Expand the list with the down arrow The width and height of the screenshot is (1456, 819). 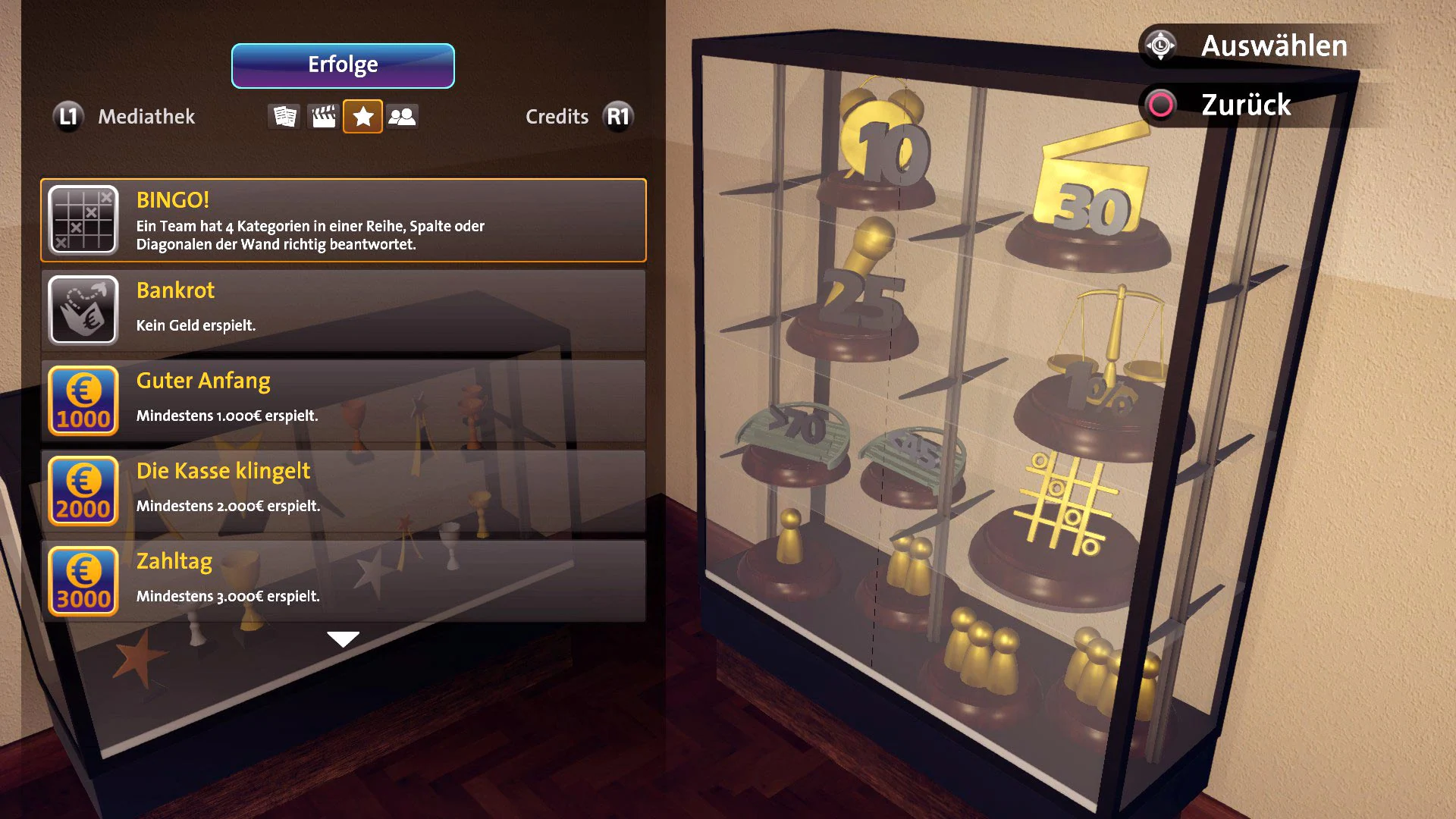pyautogui.click(x=343, y=639)
